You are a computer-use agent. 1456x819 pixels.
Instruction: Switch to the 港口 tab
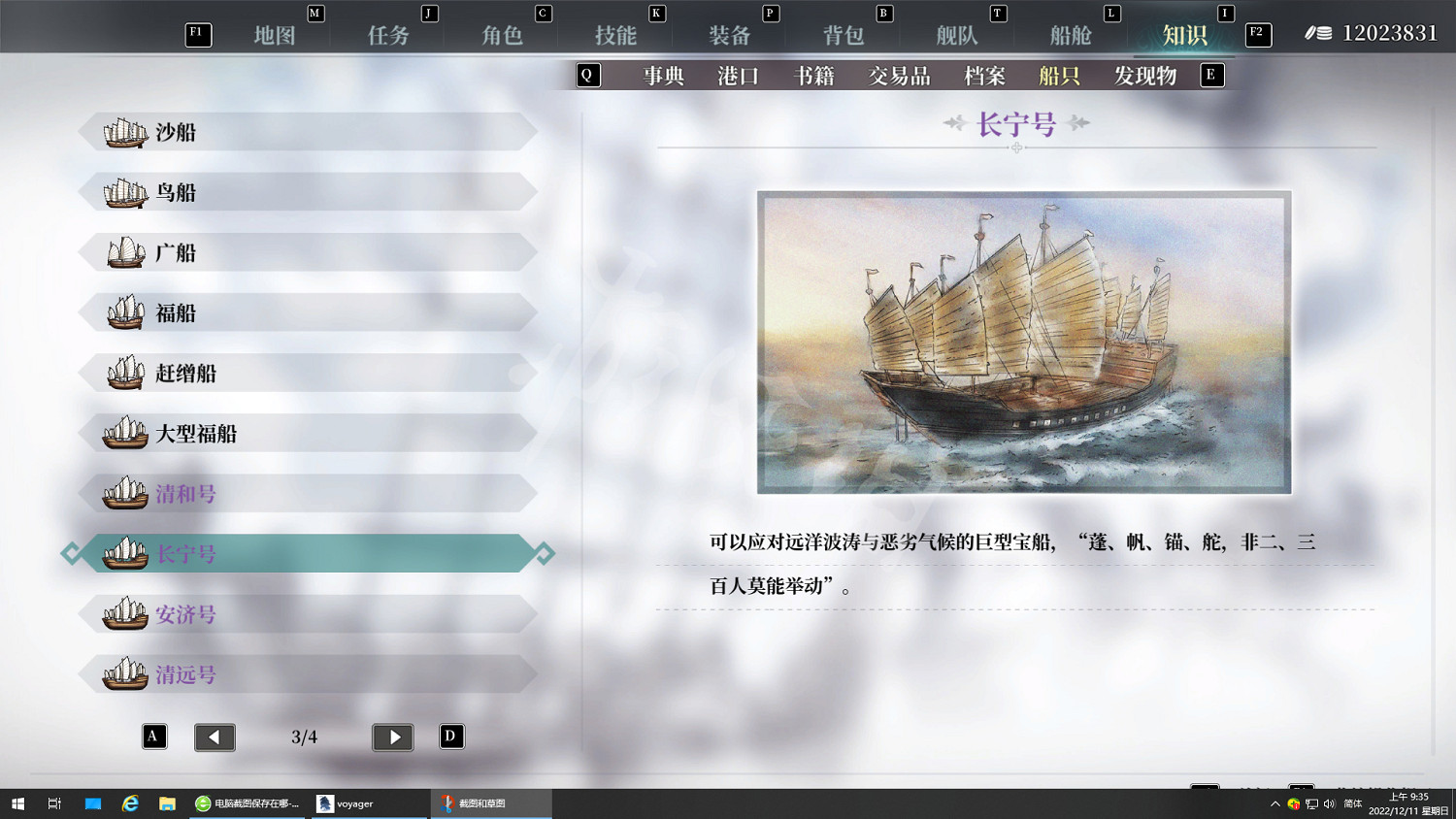coord(737,76)
